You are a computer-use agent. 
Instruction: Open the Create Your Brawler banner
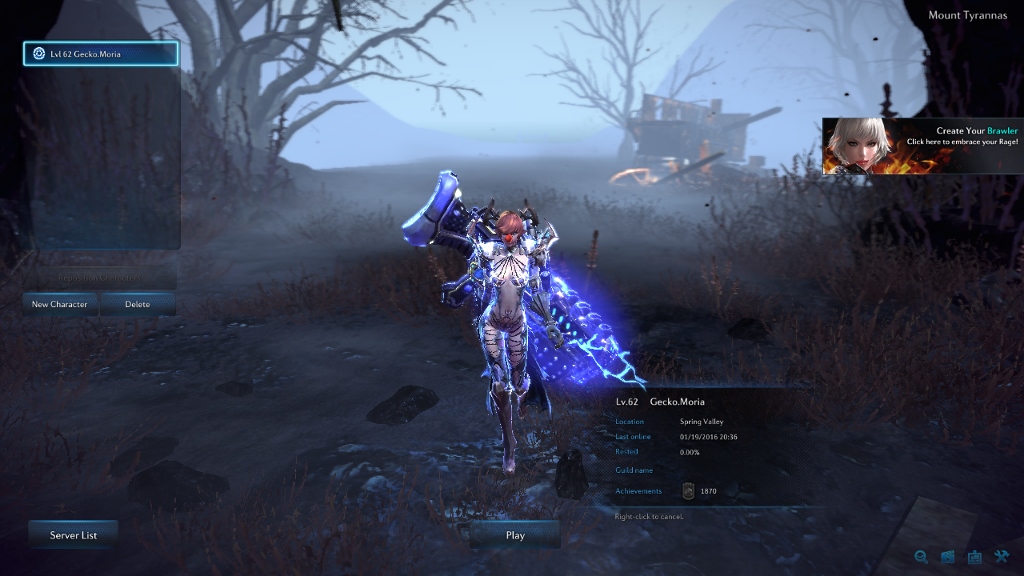coord(922,146)
